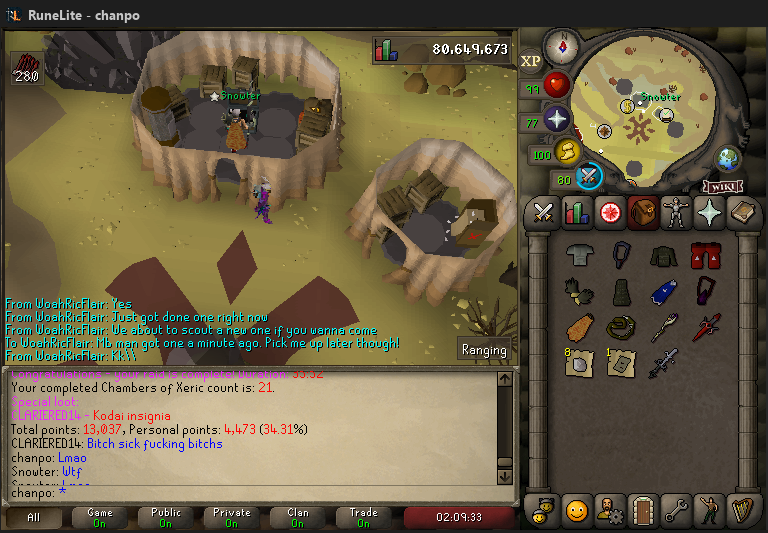Screen dimensions: 768x533
Task: Open the Combat Options tab
Action: click(543, 212)
